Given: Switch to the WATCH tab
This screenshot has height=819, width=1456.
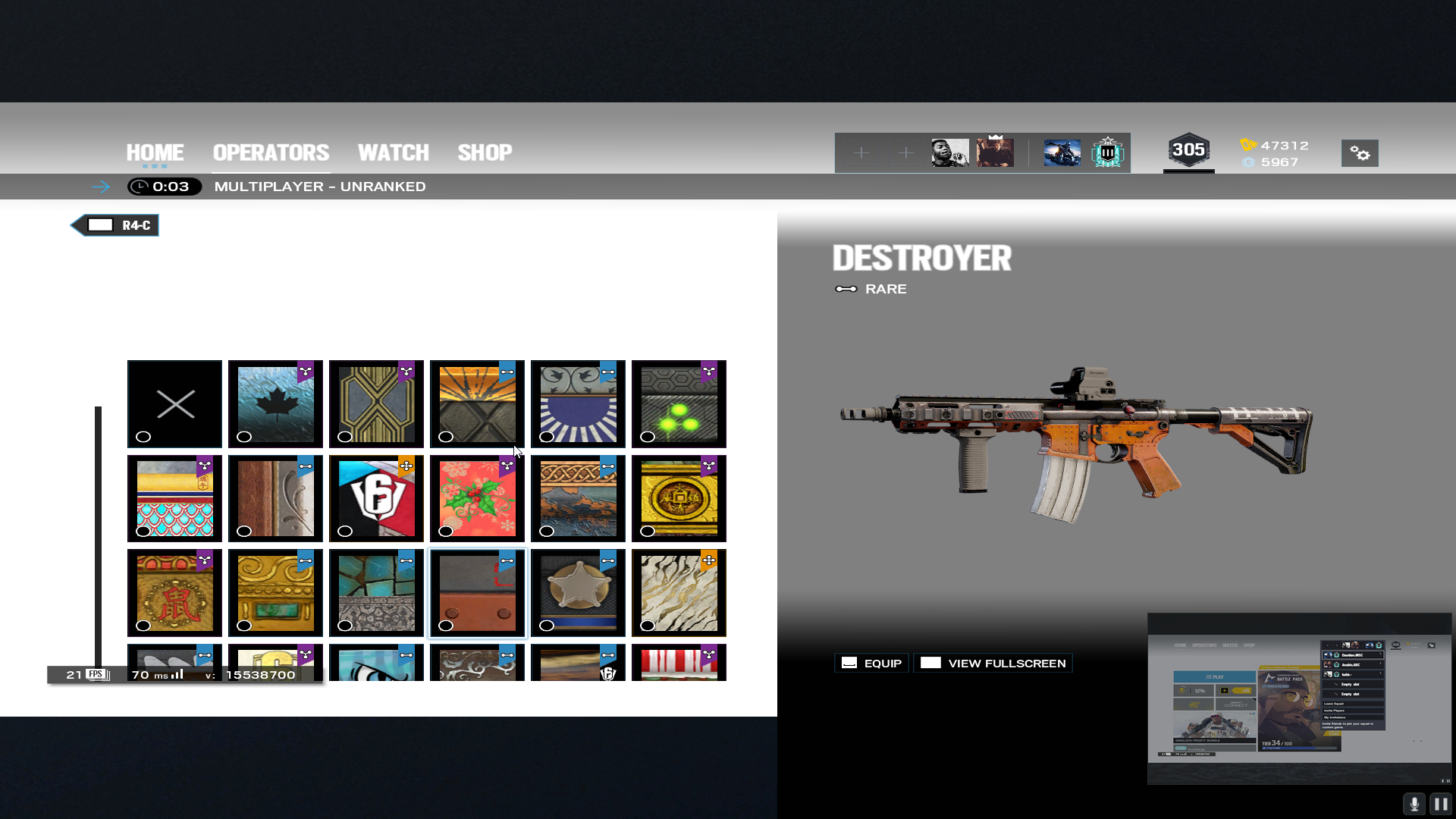Looking at the screenshot, I should [x=393, y=152].
